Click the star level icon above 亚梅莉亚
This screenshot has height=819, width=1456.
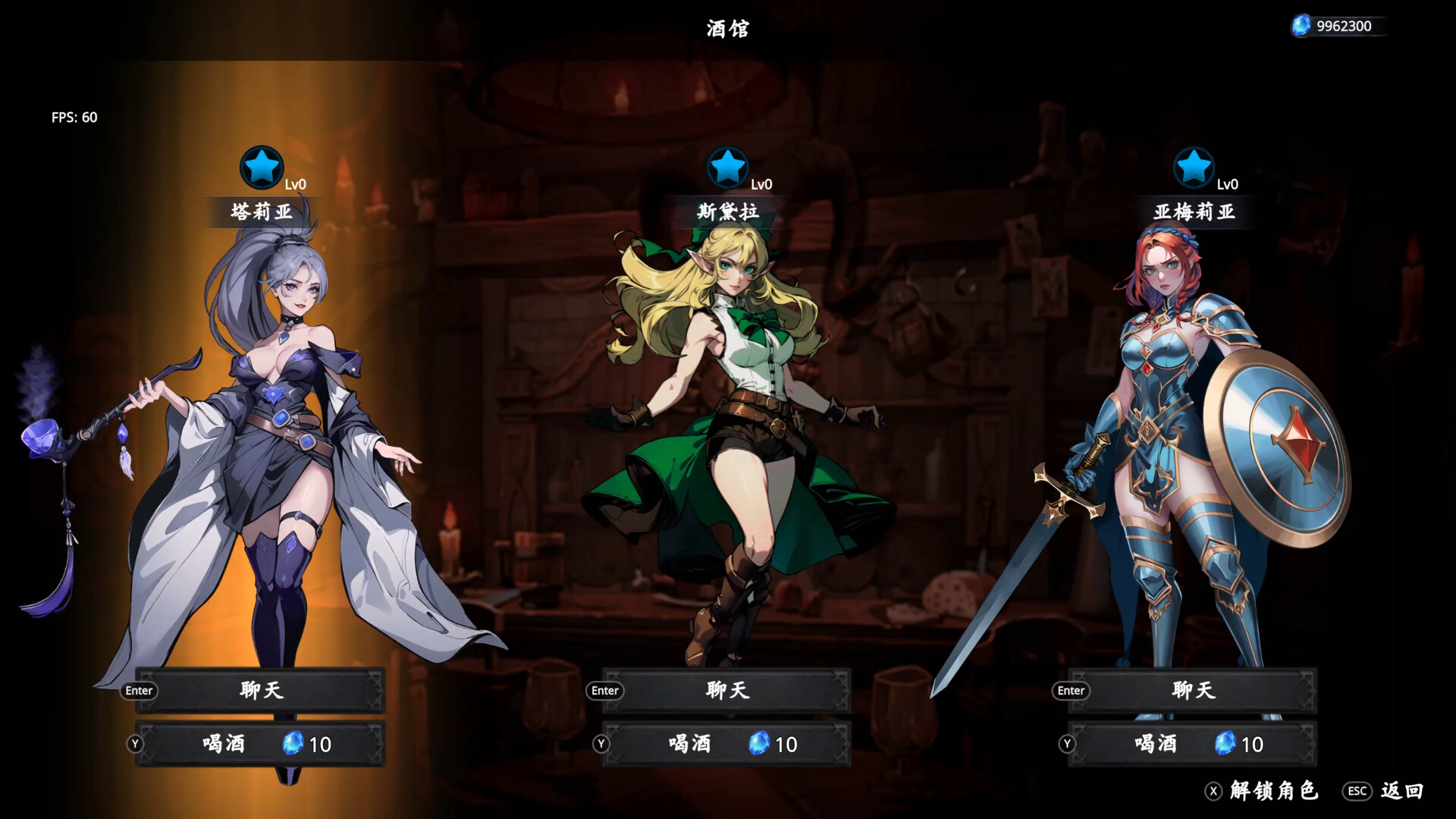coord(1194,168)
